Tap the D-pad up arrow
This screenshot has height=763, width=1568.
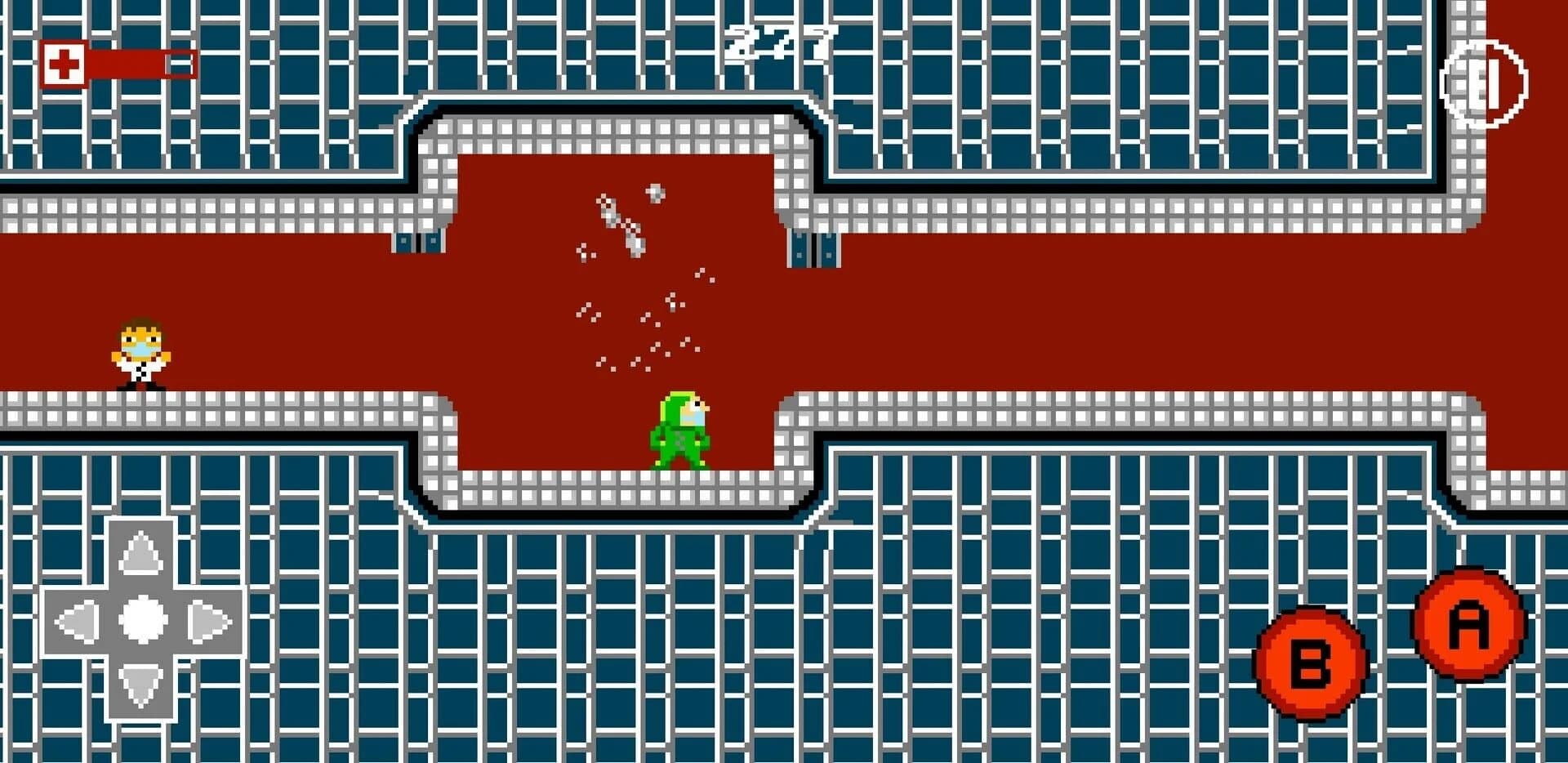[x=142, y=553]
